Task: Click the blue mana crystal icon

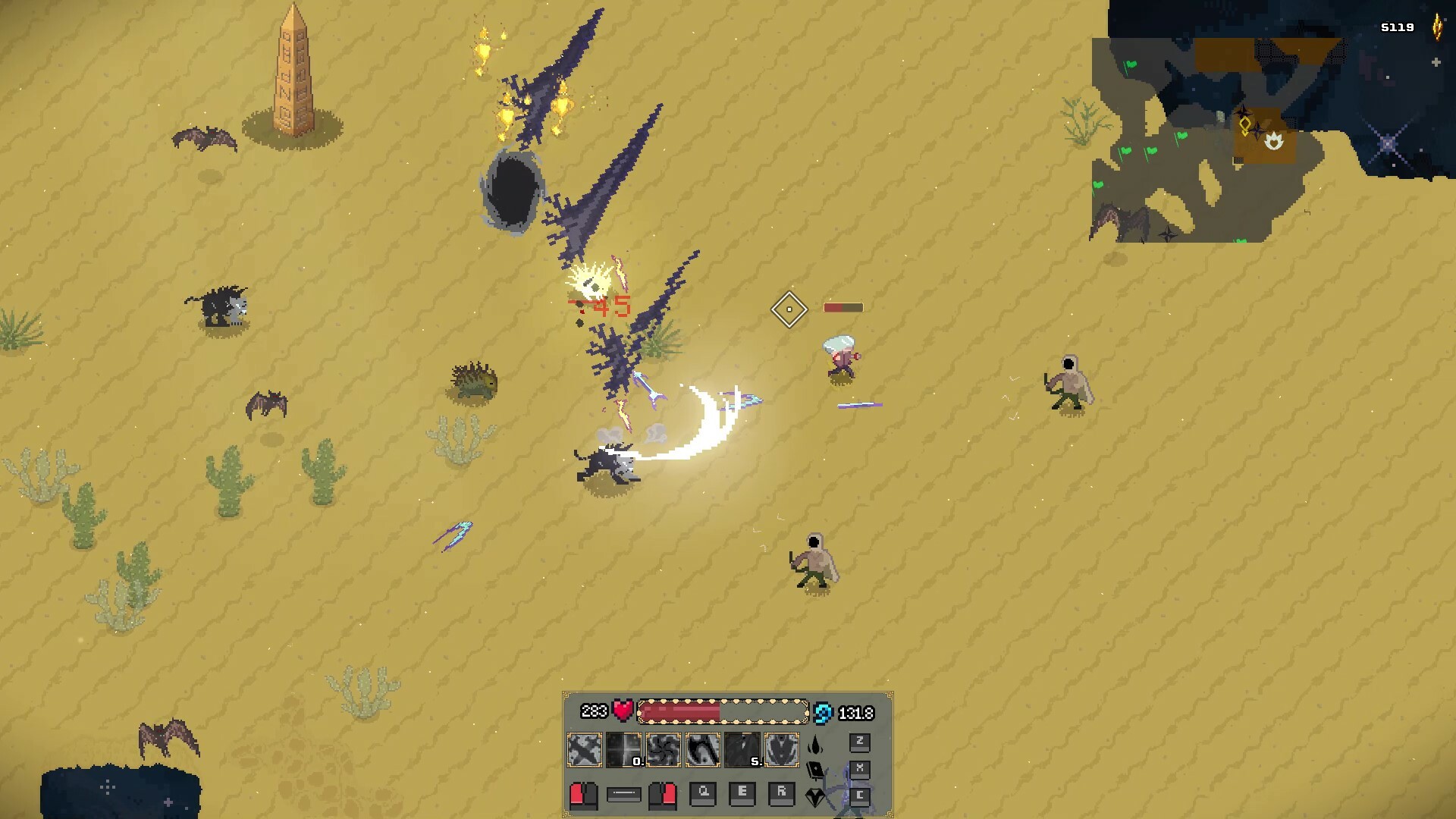Action: click(x=821, y=713)
